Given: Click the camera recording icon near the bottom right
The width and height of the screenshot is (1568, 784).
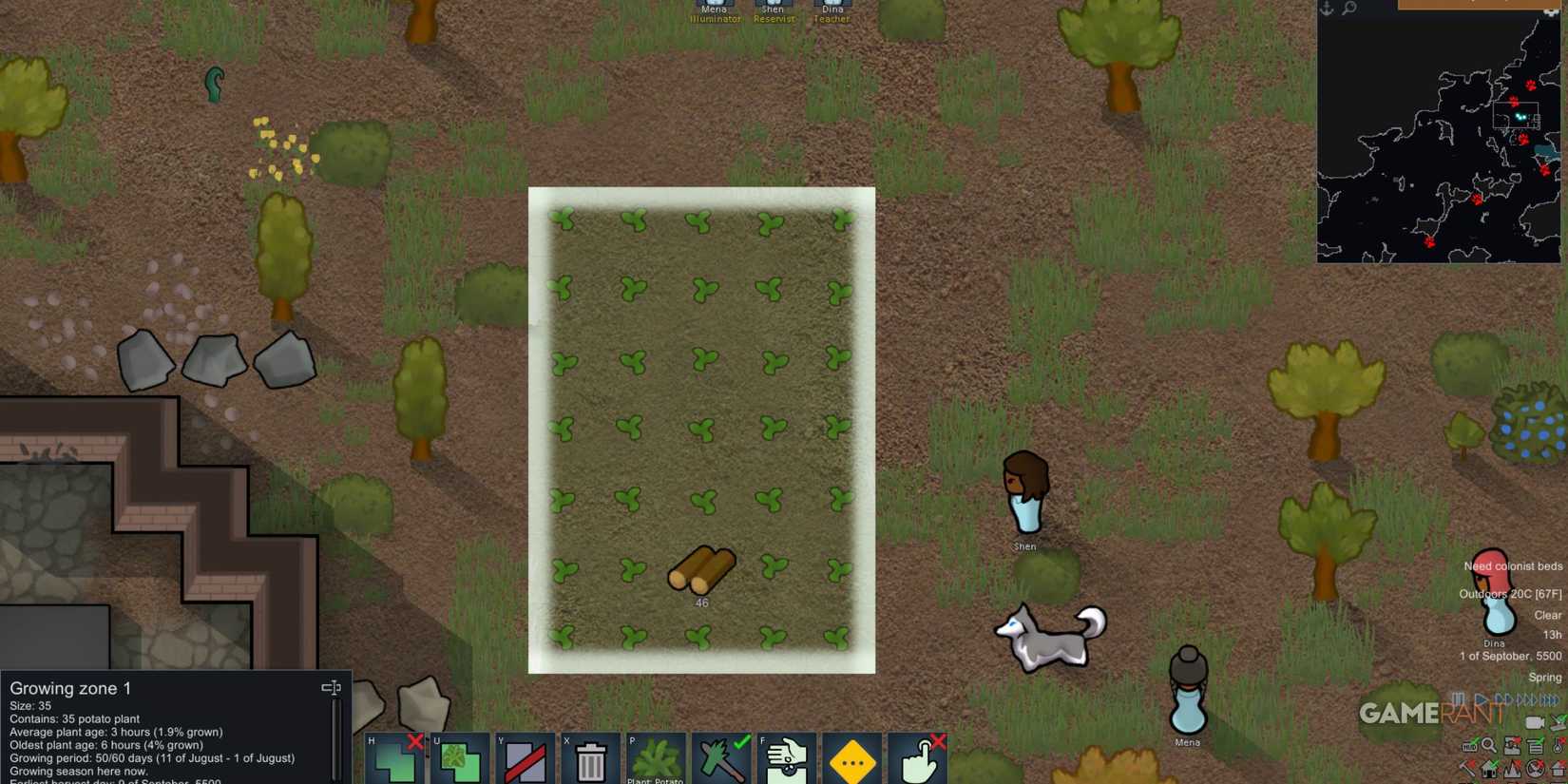Looking at the screenshot, I should pos(1535,721).
